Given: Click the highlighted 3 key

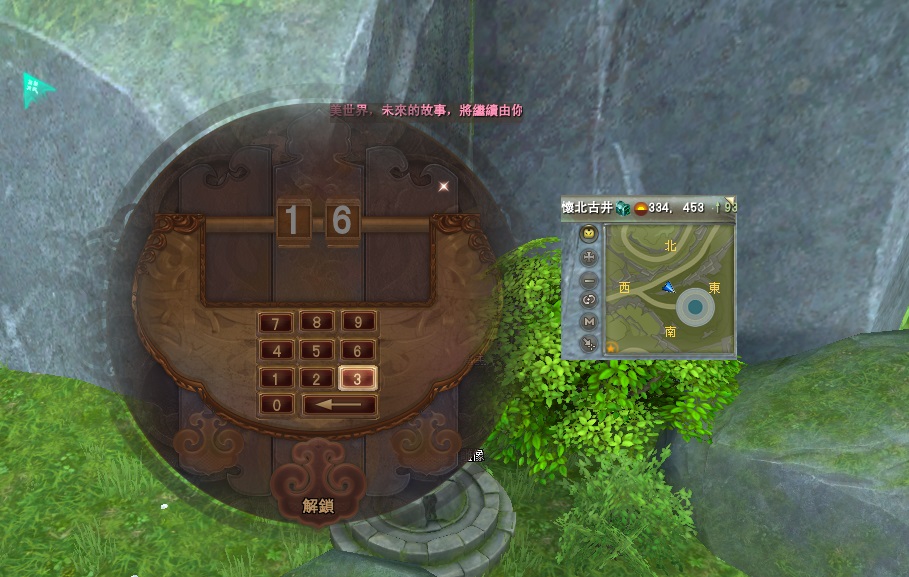Looking at the screenshot, I should [357, 379].
